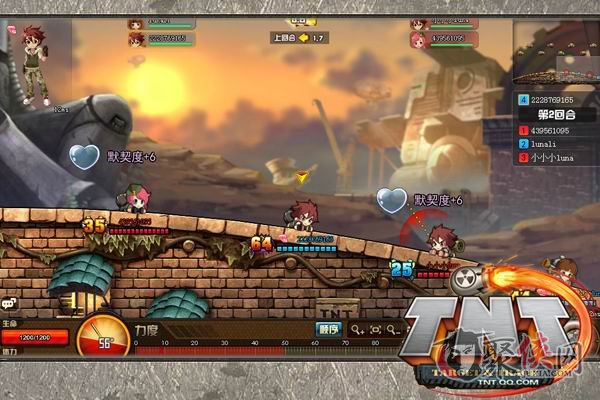Click the 顺序 turn order button
Image resolution: width=600 pixels, height=400 pixels.
pos(329,328)
